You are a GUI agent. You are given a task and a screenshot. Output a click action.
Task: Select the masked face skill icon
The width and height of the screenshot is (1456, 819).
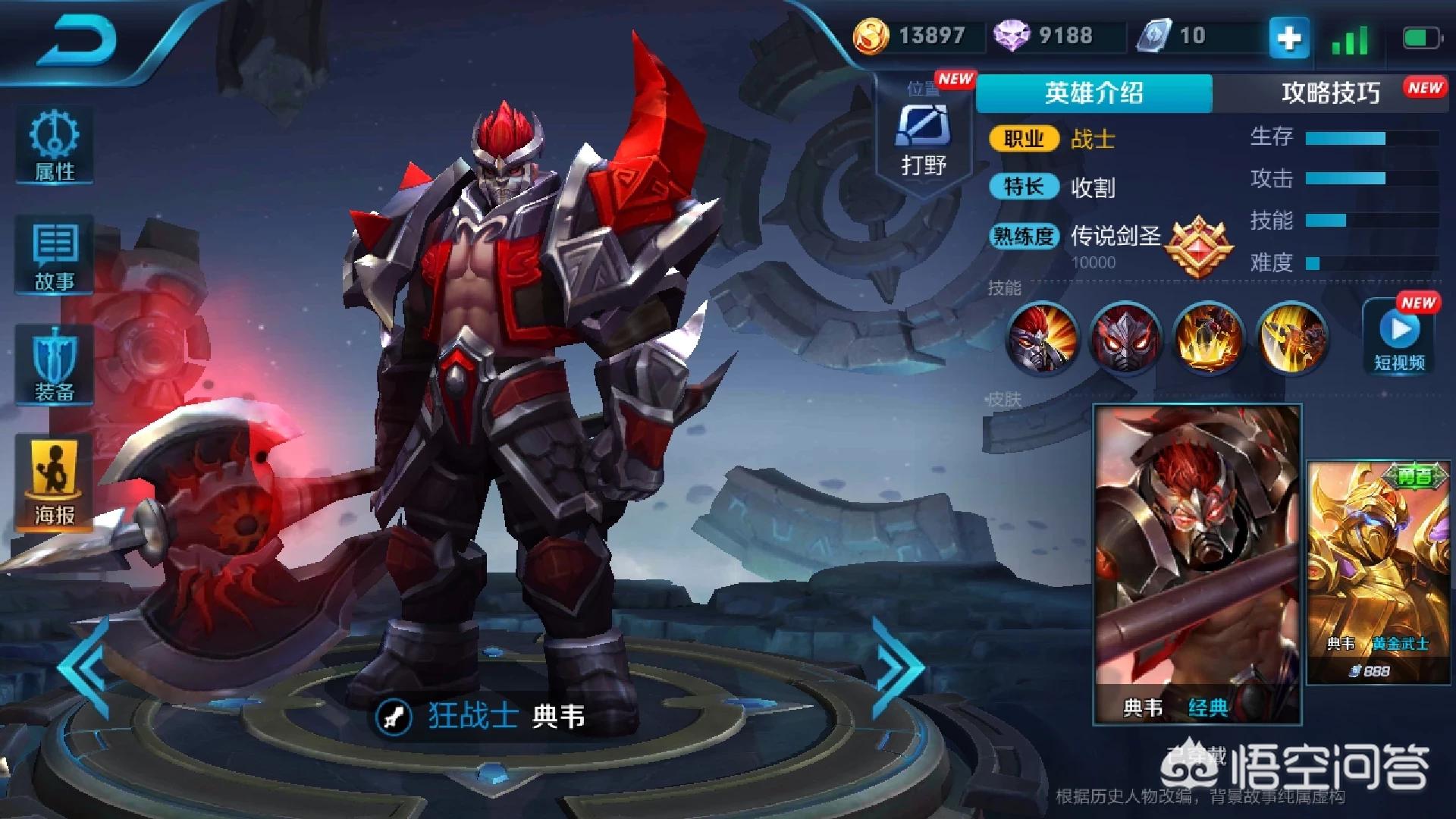pyautogui.click(x=1125, y=337)
